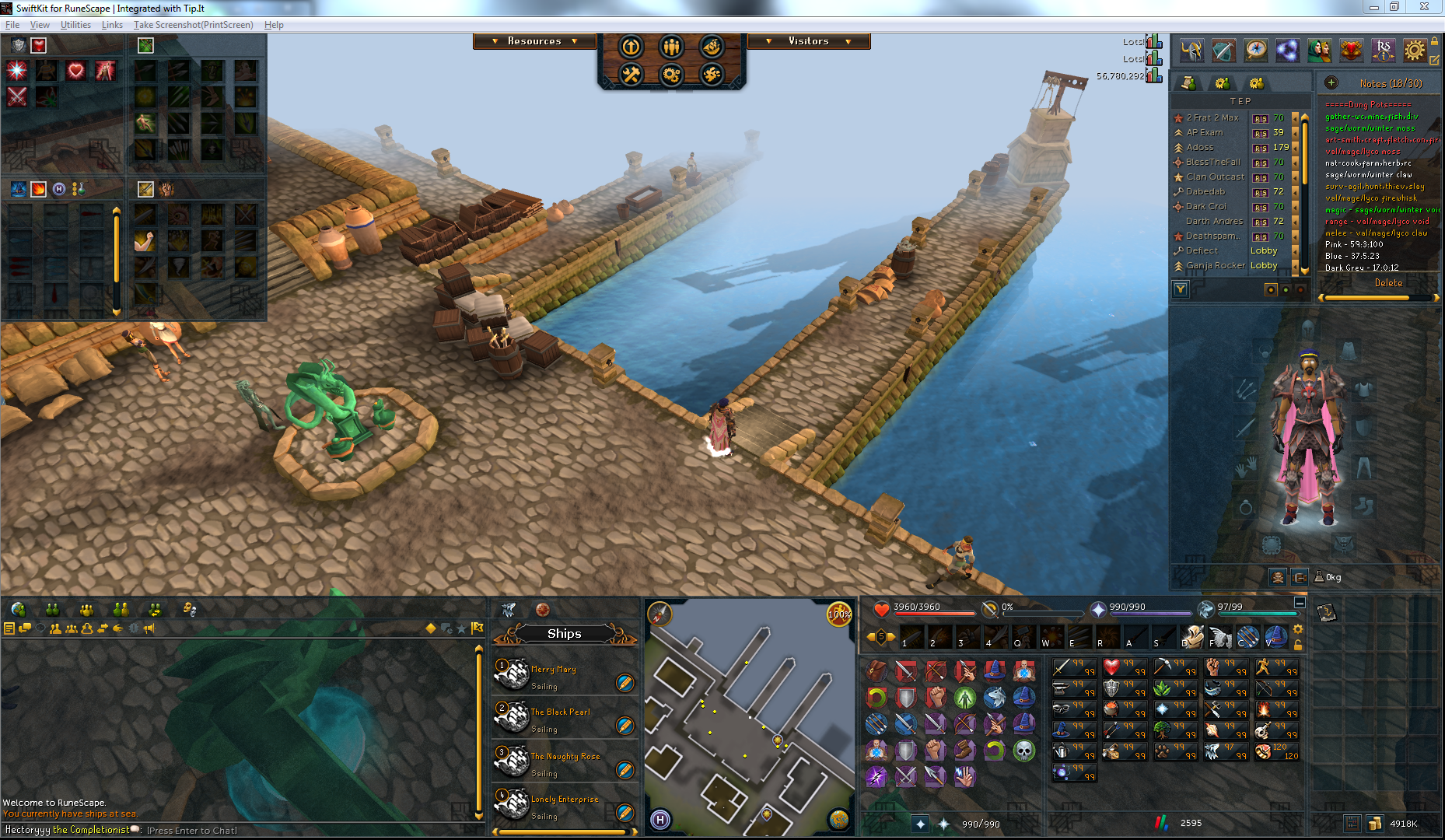Open the gear loadout sword icon

click(x=1223, y=51)
